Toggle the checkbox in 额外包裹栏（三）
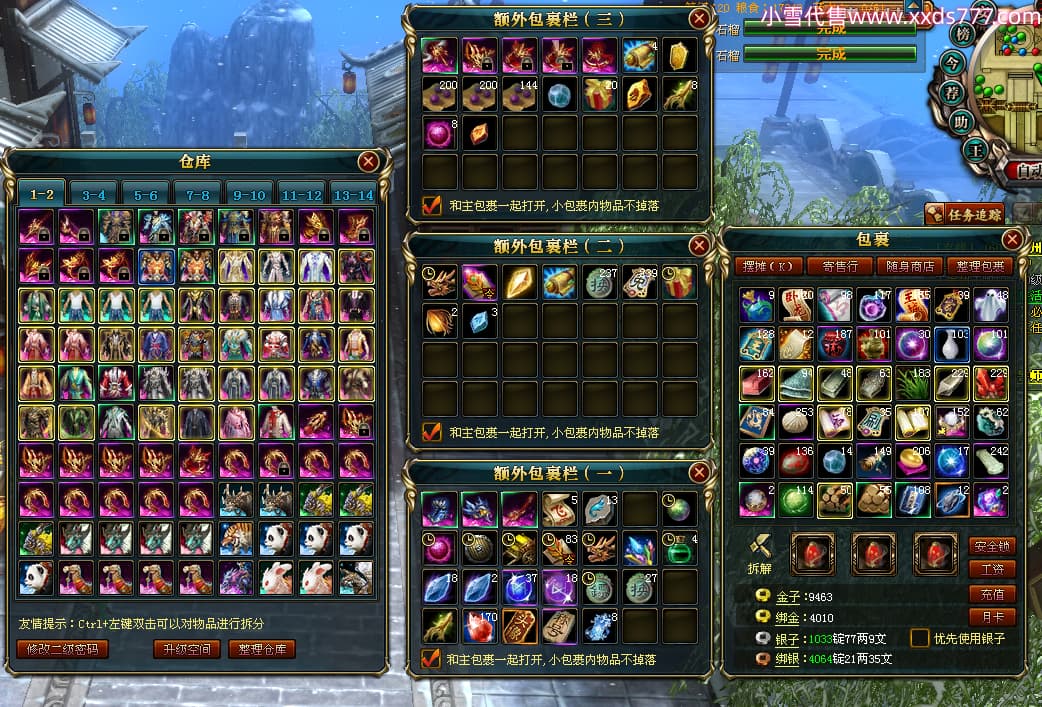Image resolution: width=1042 pixels, height=707 pixels. click(432, 205)
